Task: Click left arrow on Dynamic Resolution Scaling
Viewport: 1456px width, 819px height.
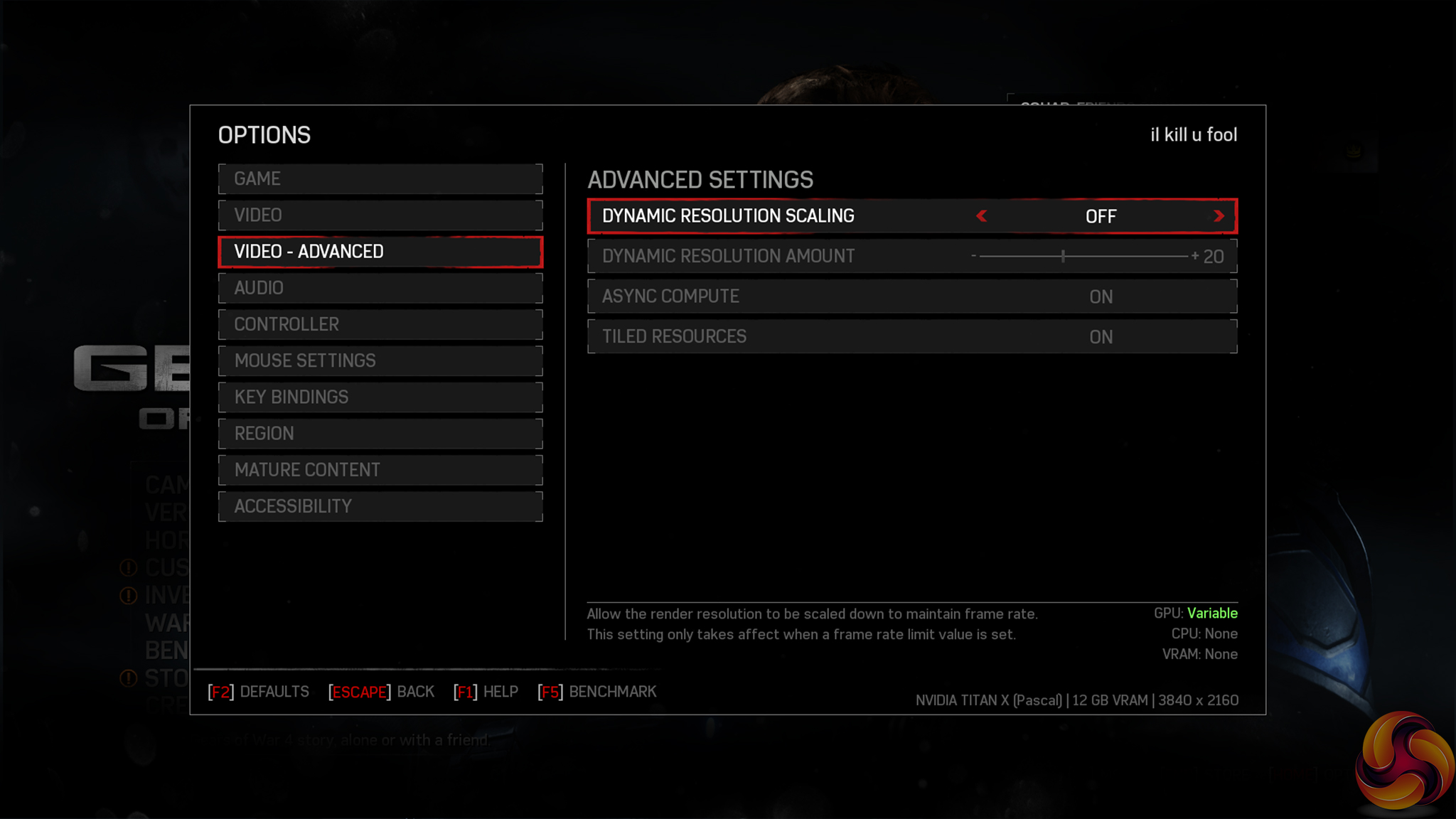Action: tap(982, 216)
